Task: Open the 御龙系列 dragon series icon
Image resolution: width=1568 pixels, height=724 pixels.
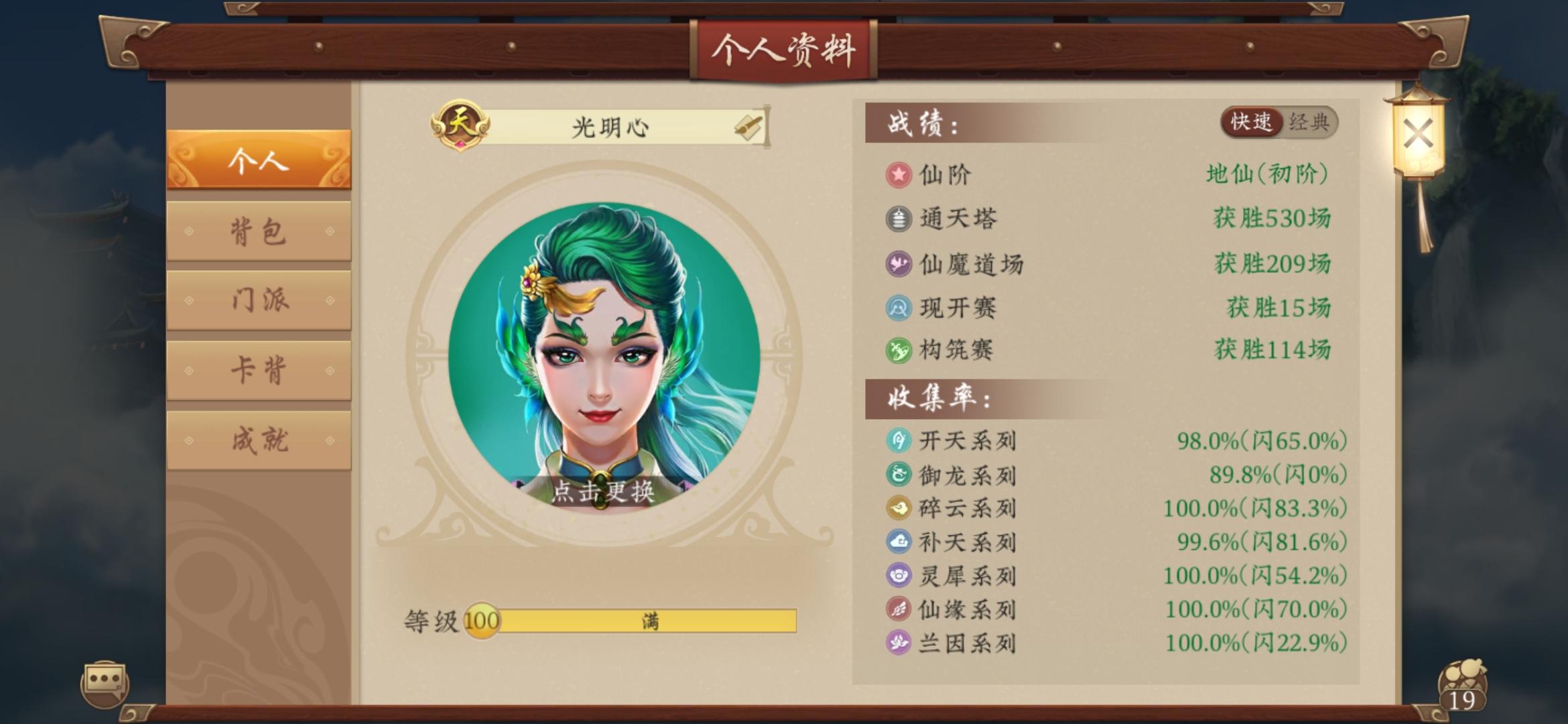Action: click(x=901, y=475)
